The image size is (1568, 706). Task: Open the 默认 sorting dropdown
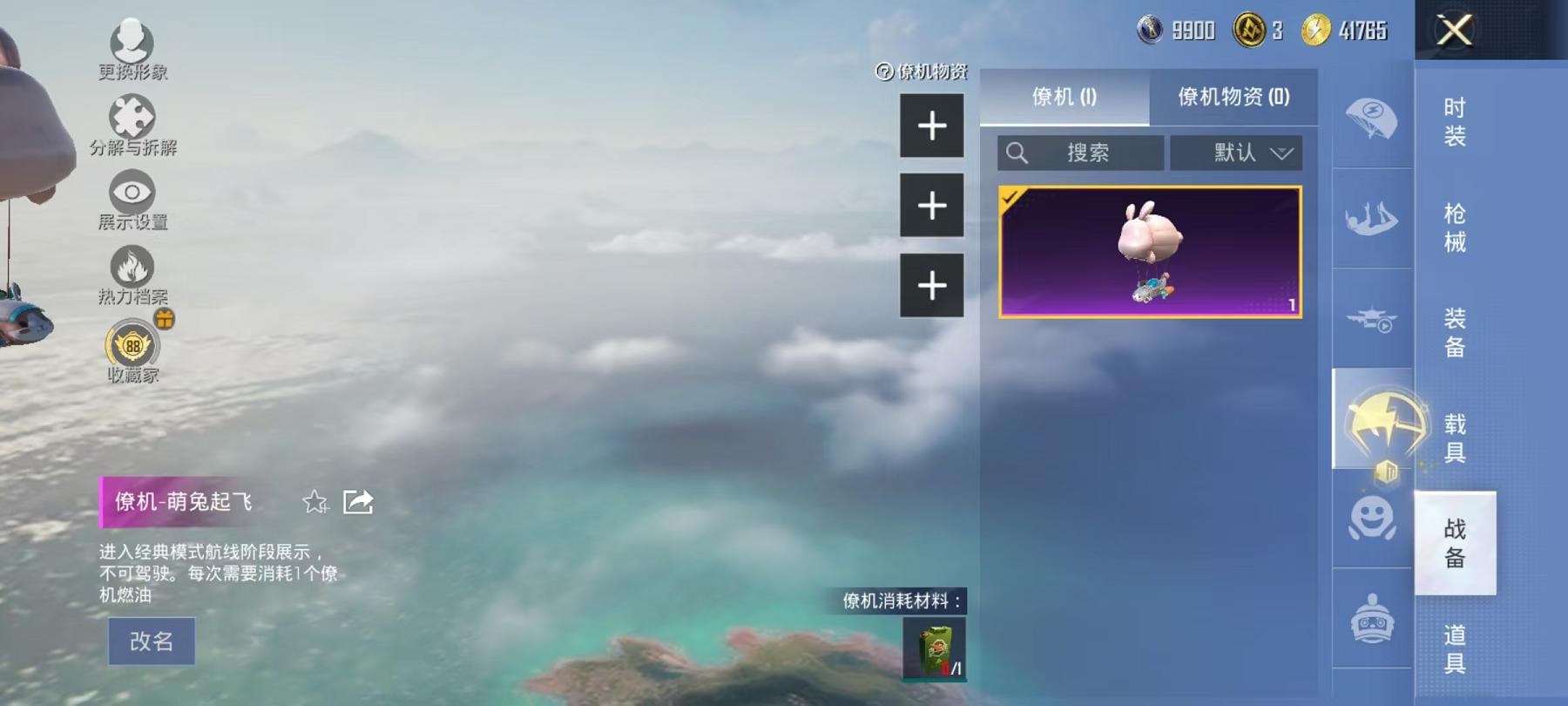pos(1236,153)
